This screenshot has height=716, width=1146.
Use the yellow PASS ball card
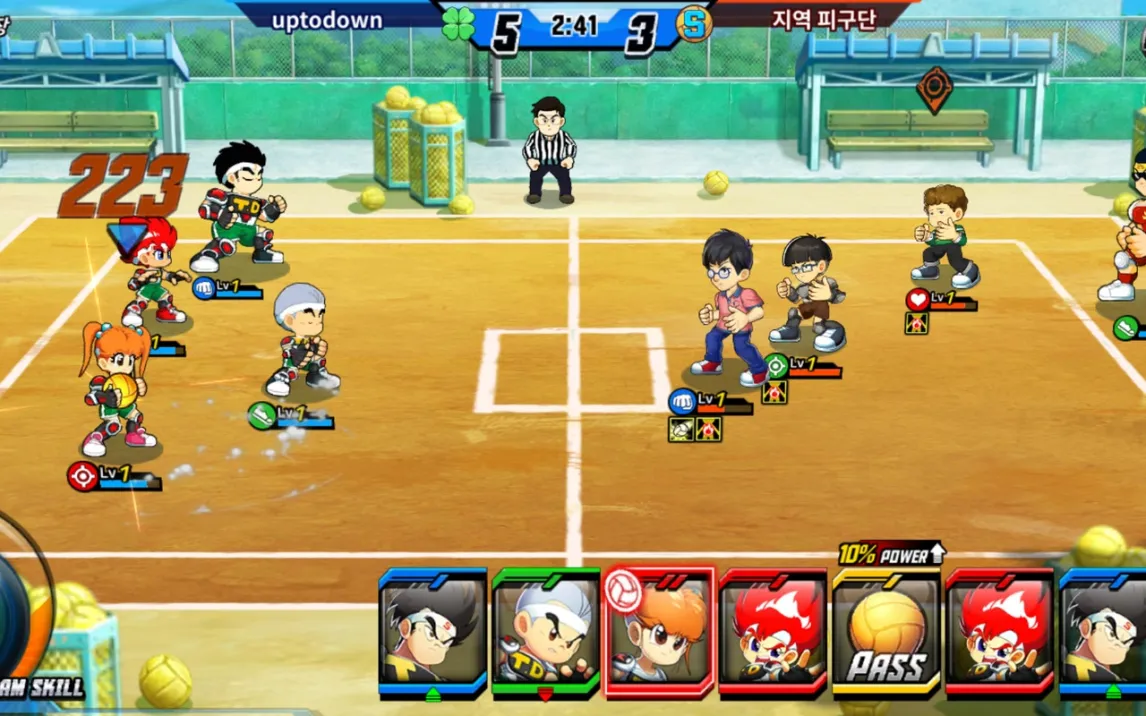click(886, 632)
